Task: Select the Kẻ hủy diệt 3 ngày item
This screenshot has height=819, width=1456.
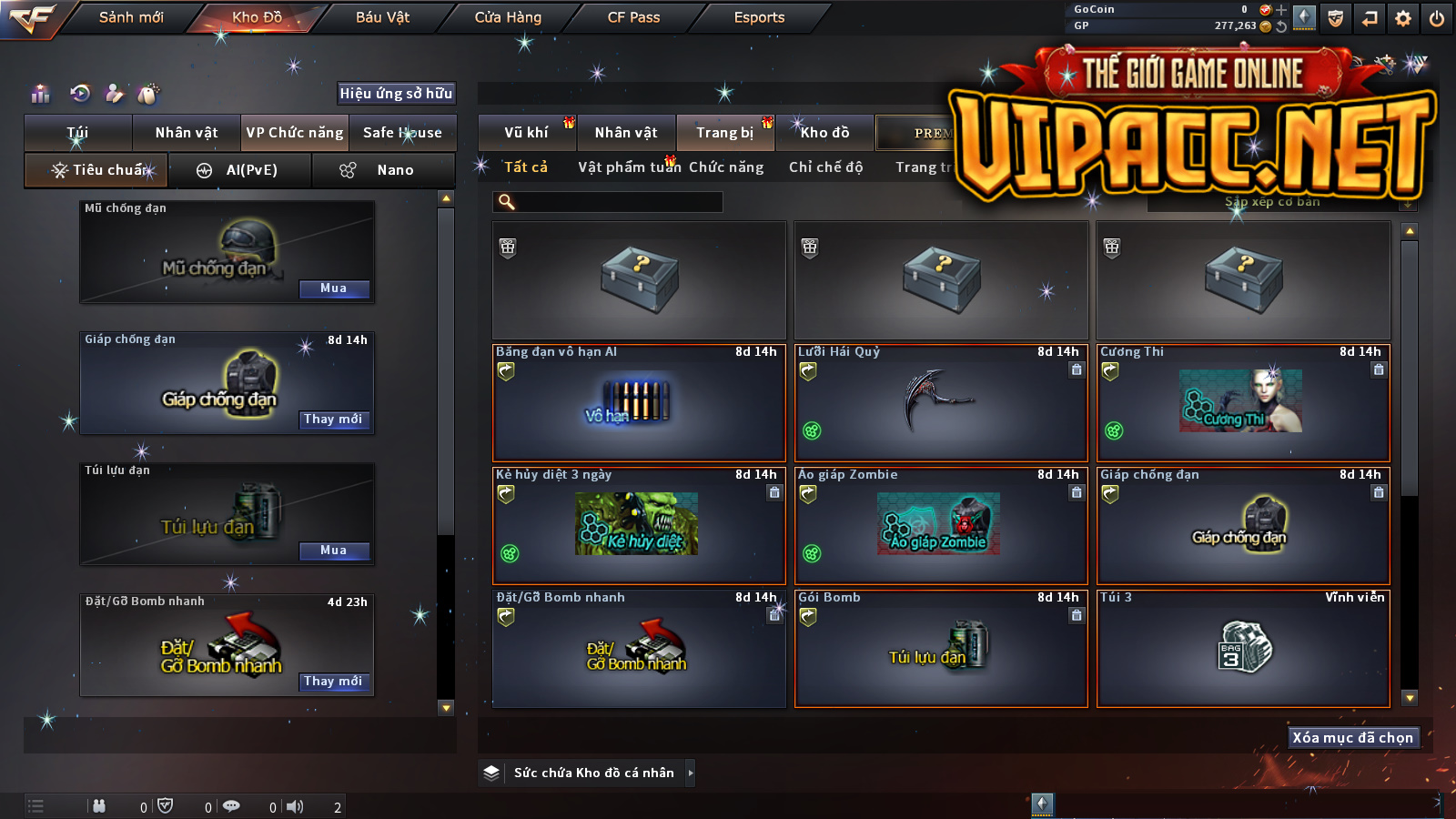Action: (639, 525)
